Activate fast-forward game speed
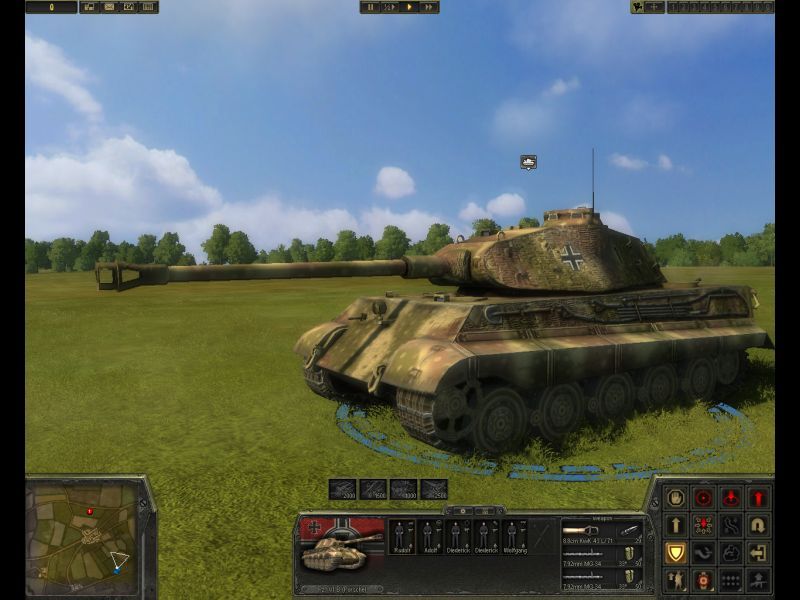The height and width of the screenshot is (600, 800). [428, 7]
